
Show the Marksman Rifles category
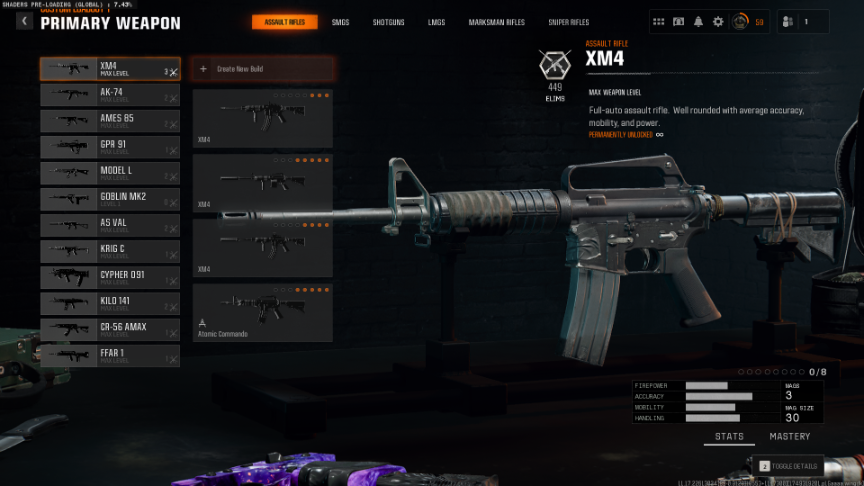(x=496, y=22)
